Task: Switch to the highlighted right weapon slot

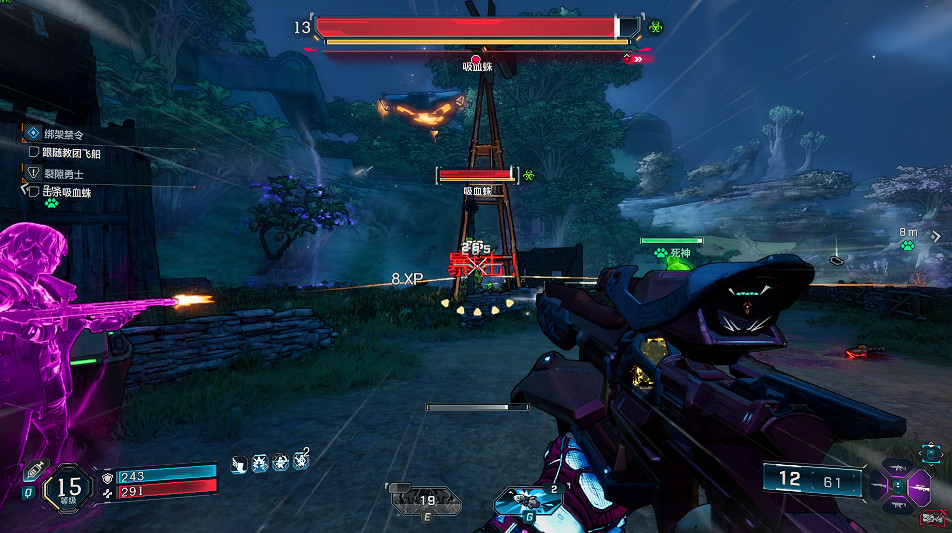Action: pos(917,486)
